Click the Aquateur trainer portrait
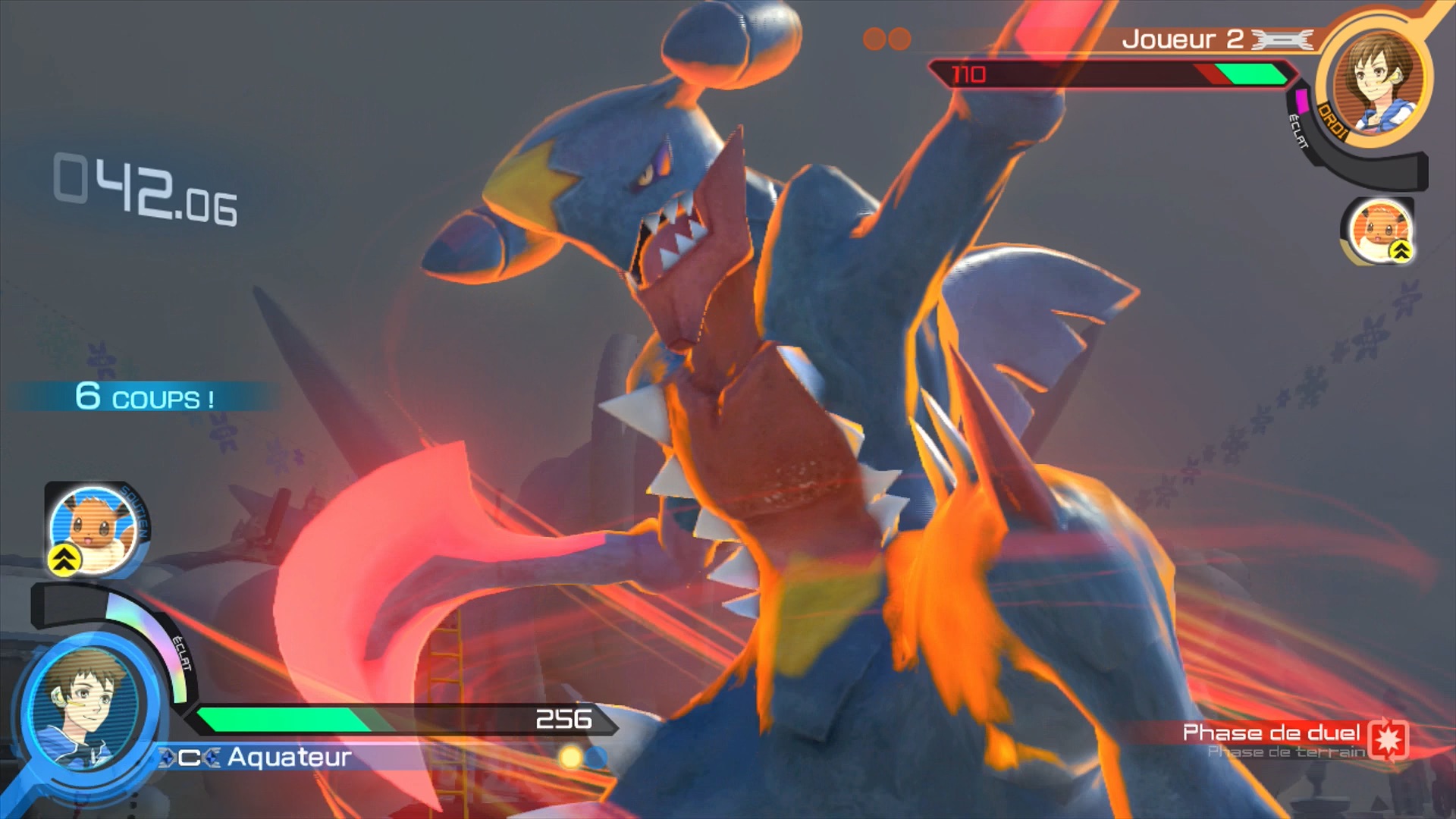The width and height of the screenshot is (1456, 819). [x=83, y=711]
